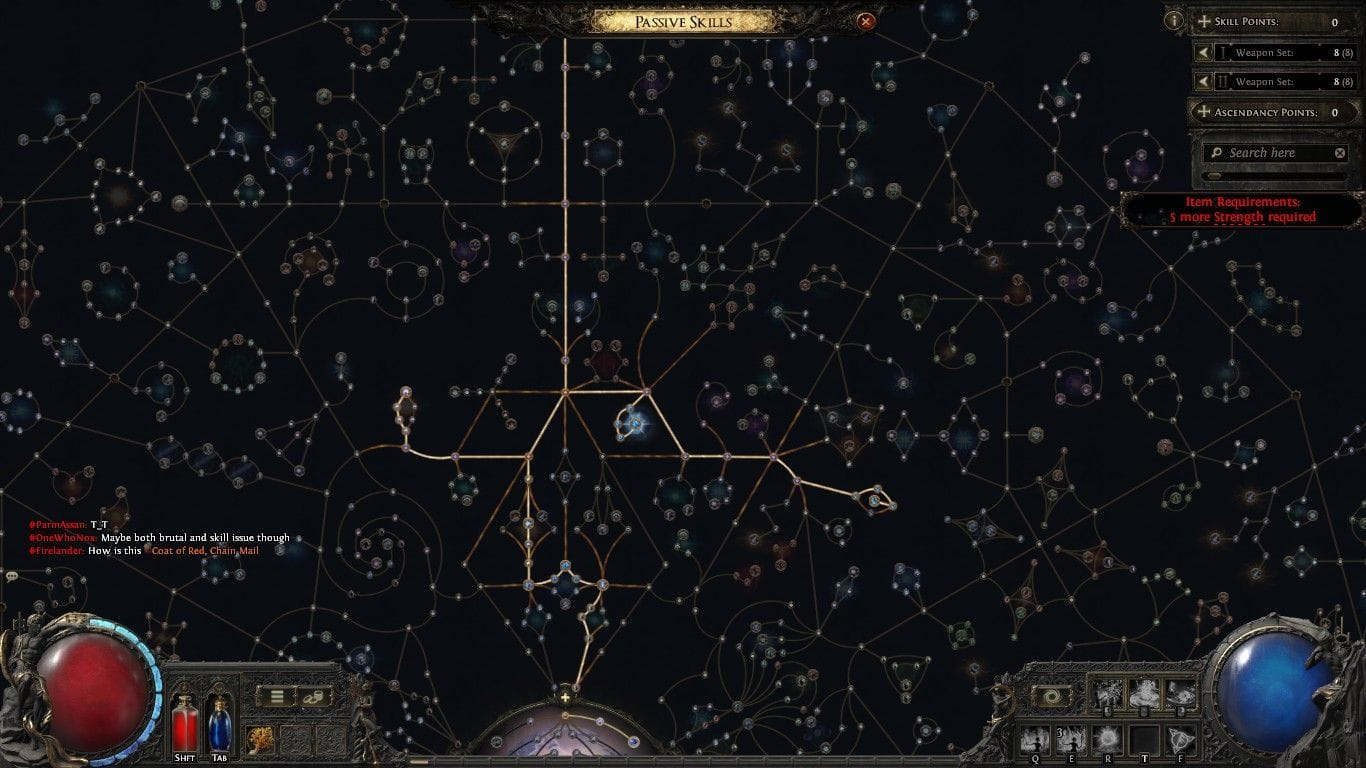Screen dimensions: 1366x768
Task: Click the X to clear the search field
Action: pyautogui.click(x=1340, y=153)
